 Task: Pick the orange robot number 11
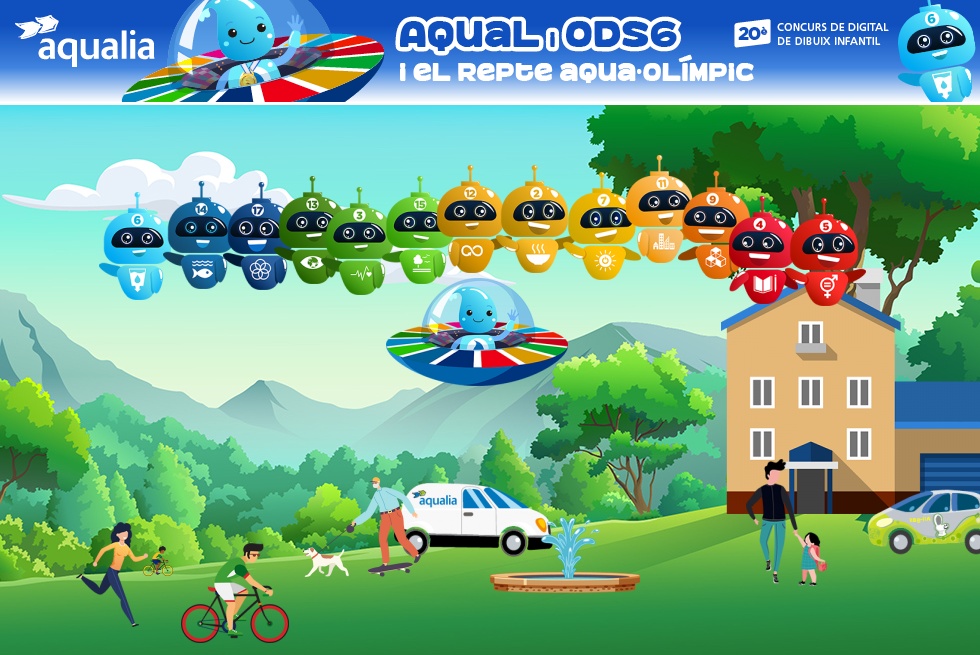[659, 215]
